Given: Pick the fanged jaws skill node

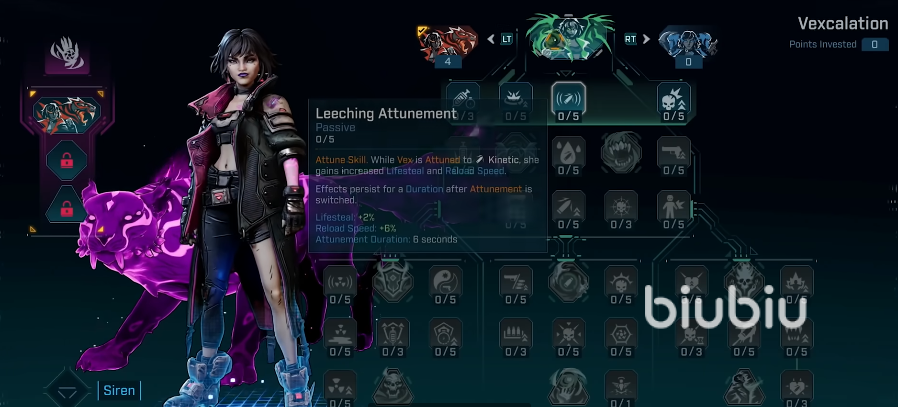Looking at the screenshot, I should pyautogui.click(x=620, y=152).
